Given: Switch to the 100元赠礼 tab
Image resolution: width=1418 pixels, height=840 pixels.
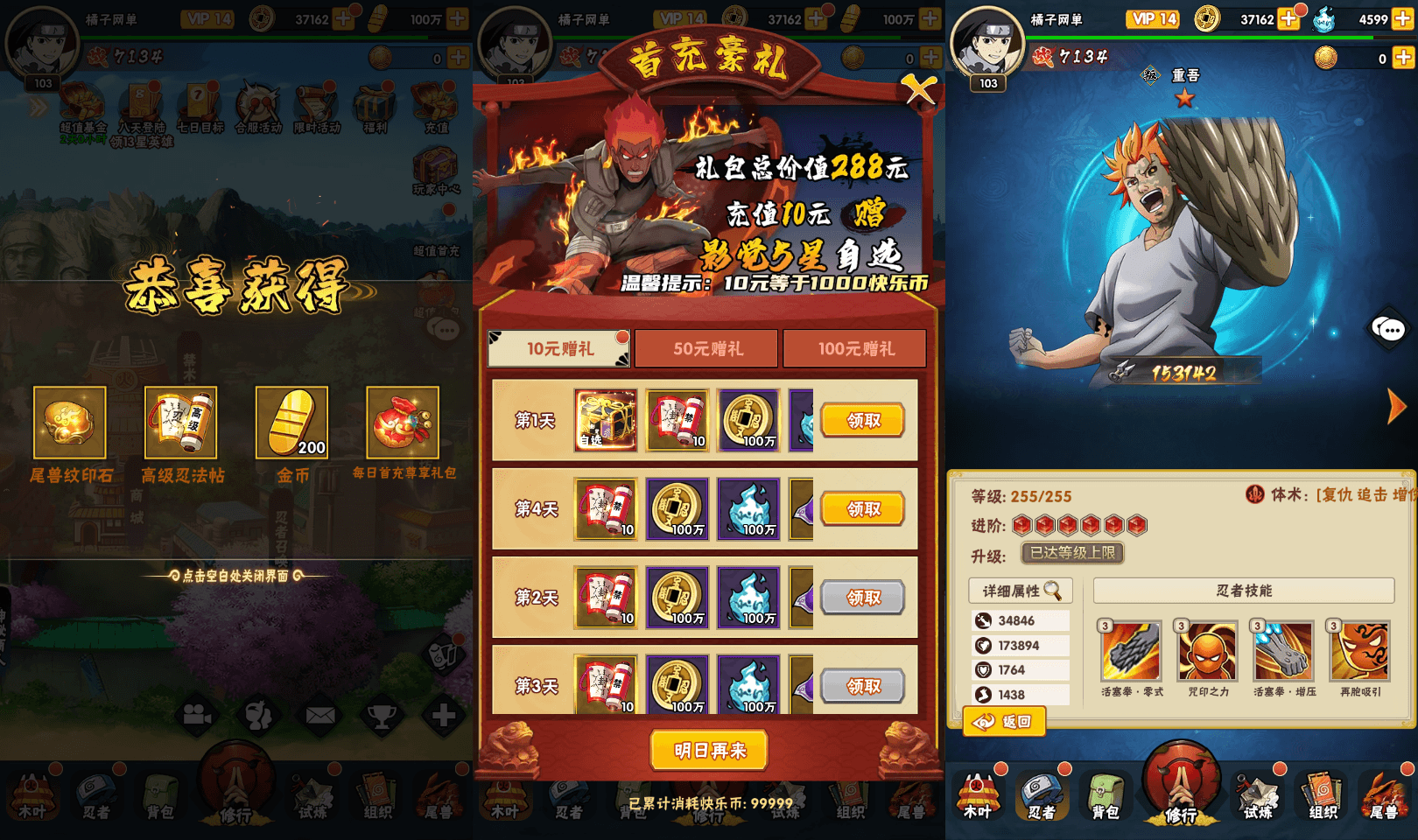Looking at the screenshot, I should coord(854,348).
